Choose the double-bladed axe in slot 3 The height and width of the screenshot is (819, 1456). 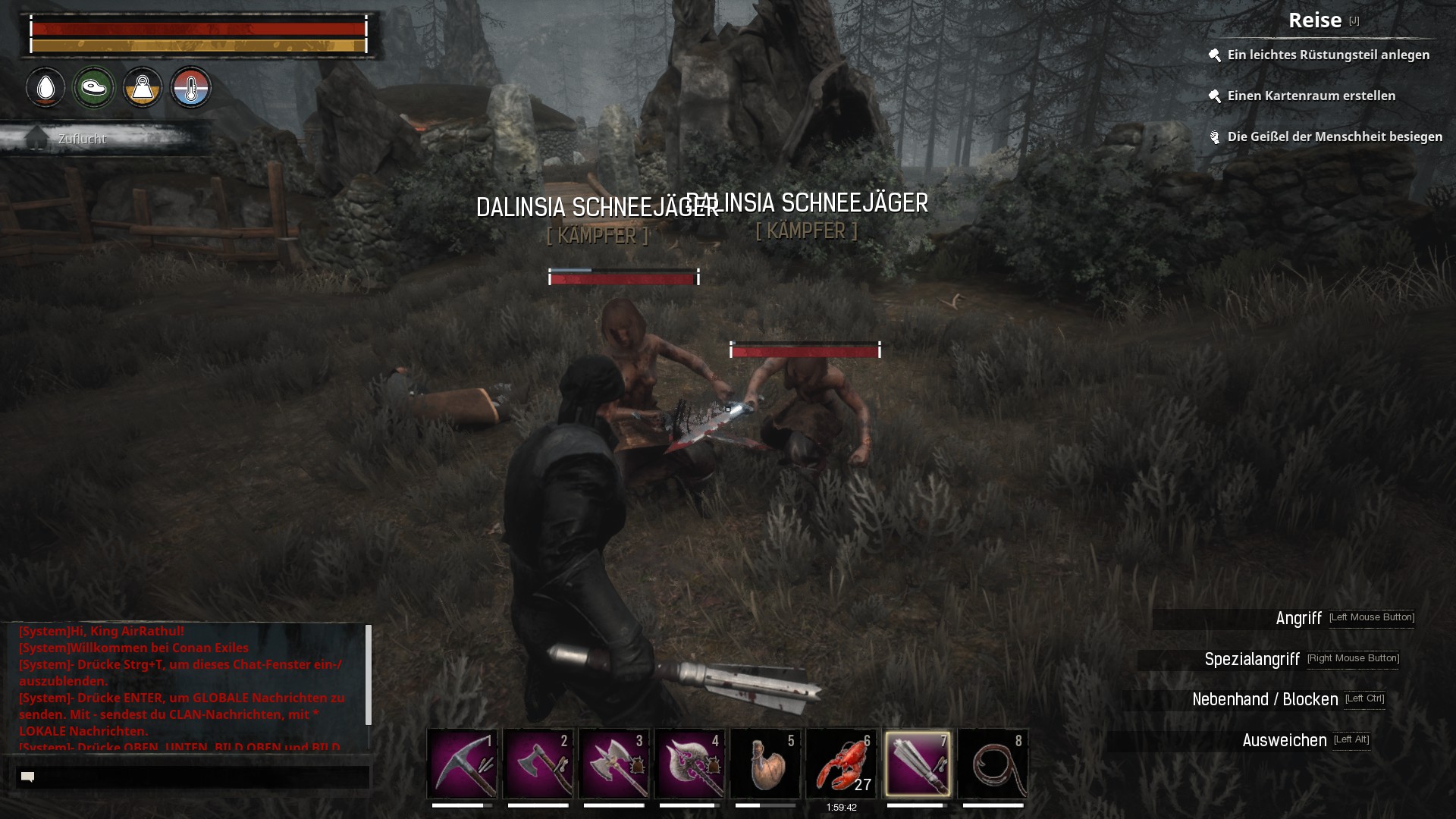pos(613,763)
